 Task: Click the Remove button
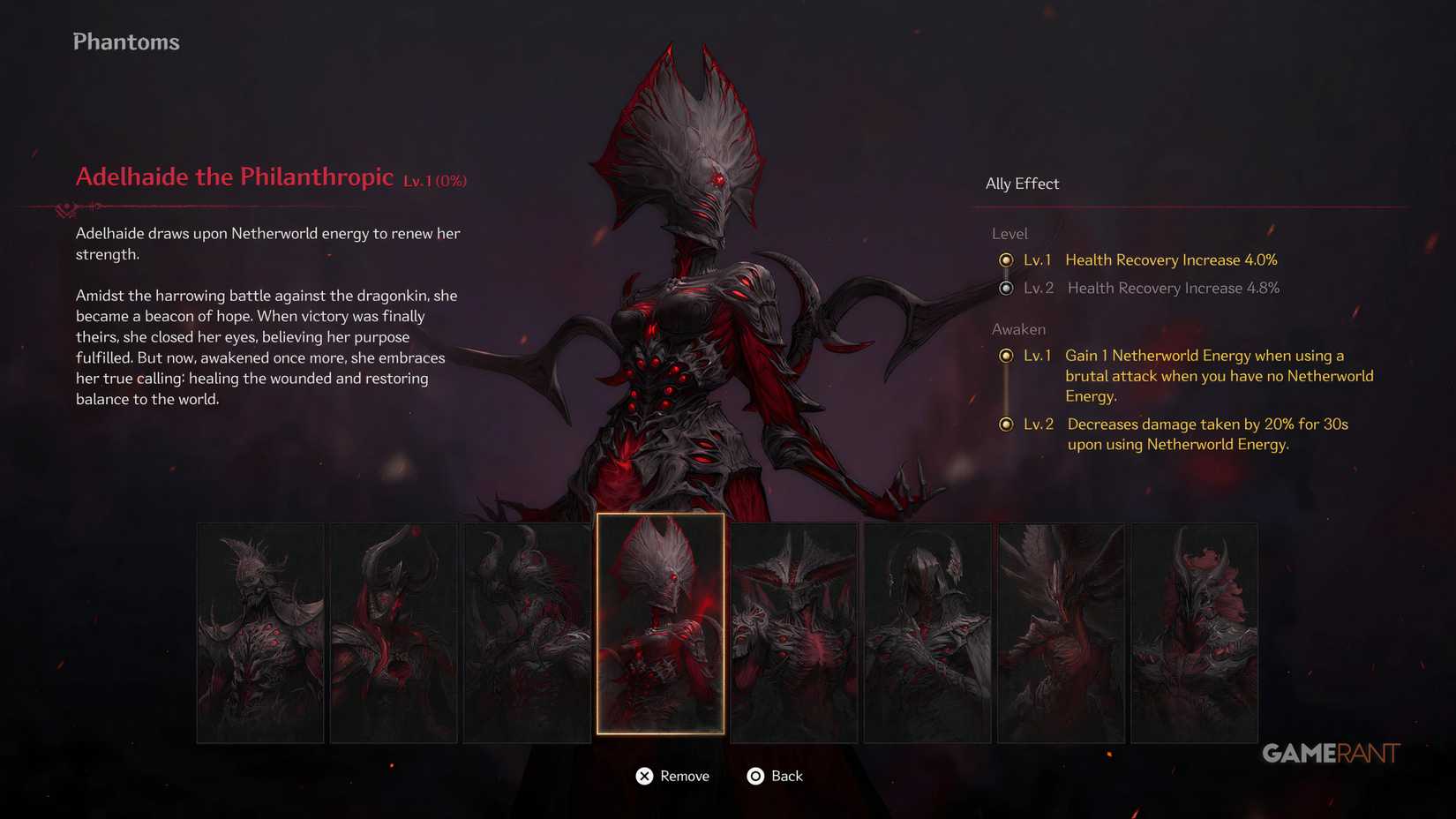tap(685, 776)
